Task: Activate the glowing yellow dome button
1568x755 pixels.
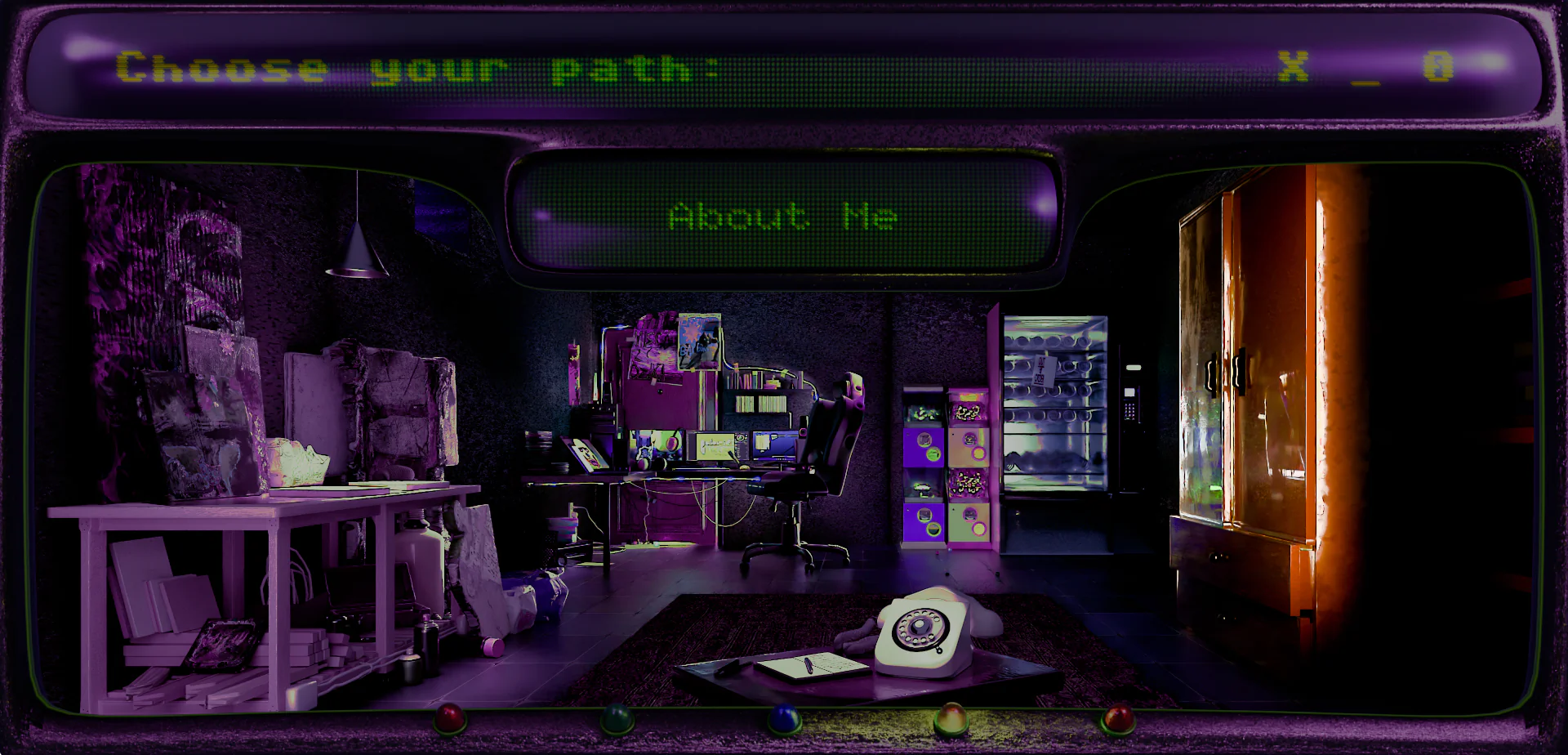Action: click(950, 719)
